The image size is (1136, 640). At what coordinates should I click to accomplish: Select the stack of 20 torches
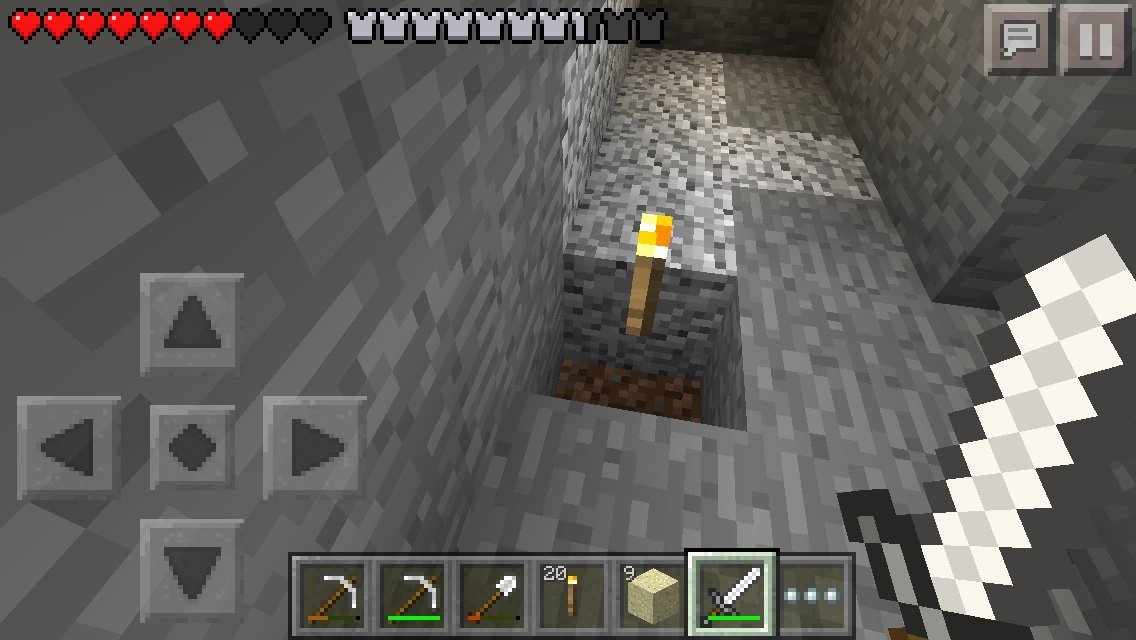[x=571, y=593]
